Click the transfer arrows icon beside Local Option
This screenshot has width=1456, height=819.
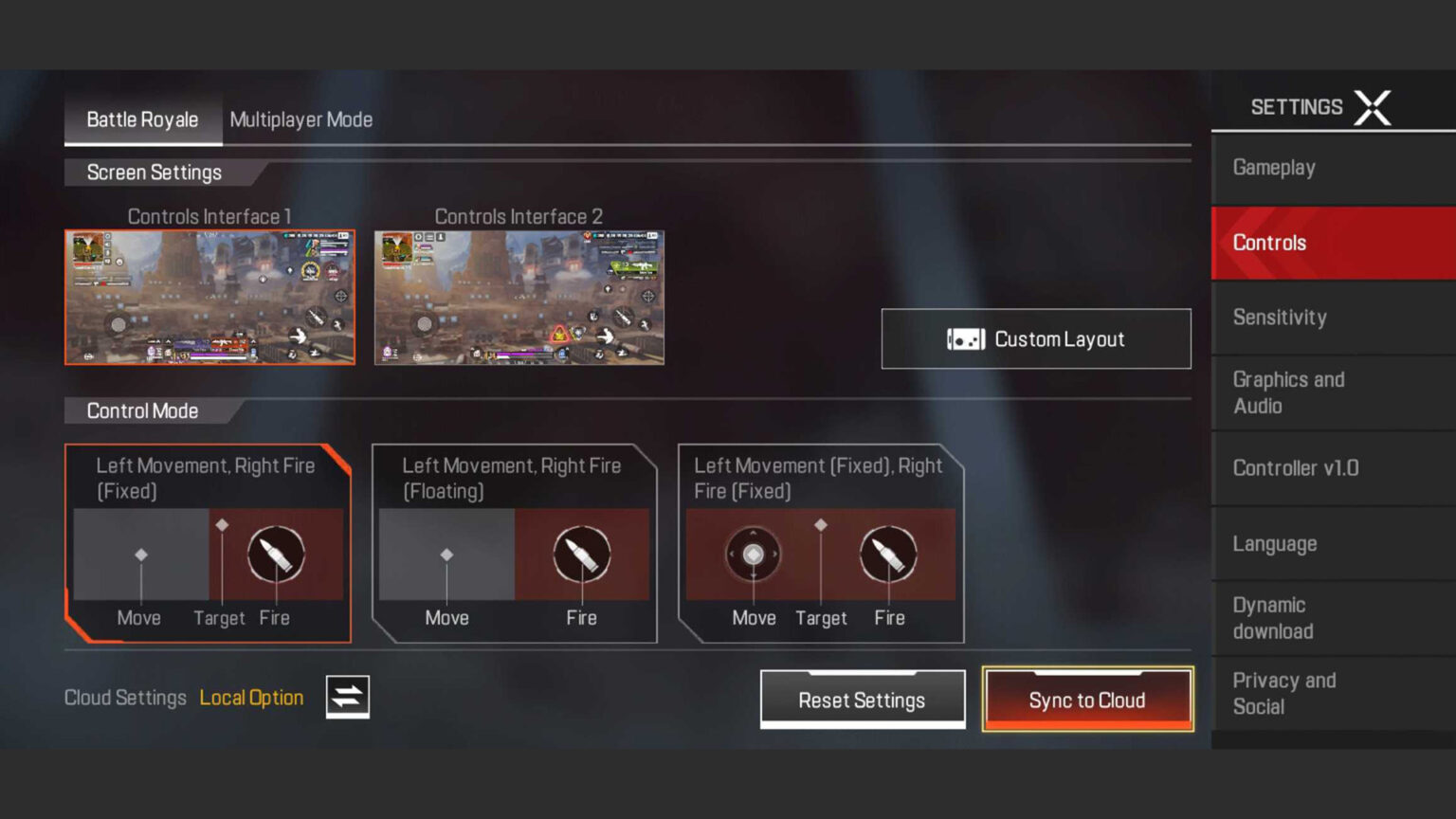pyautogui.click(x=346, y=697)
